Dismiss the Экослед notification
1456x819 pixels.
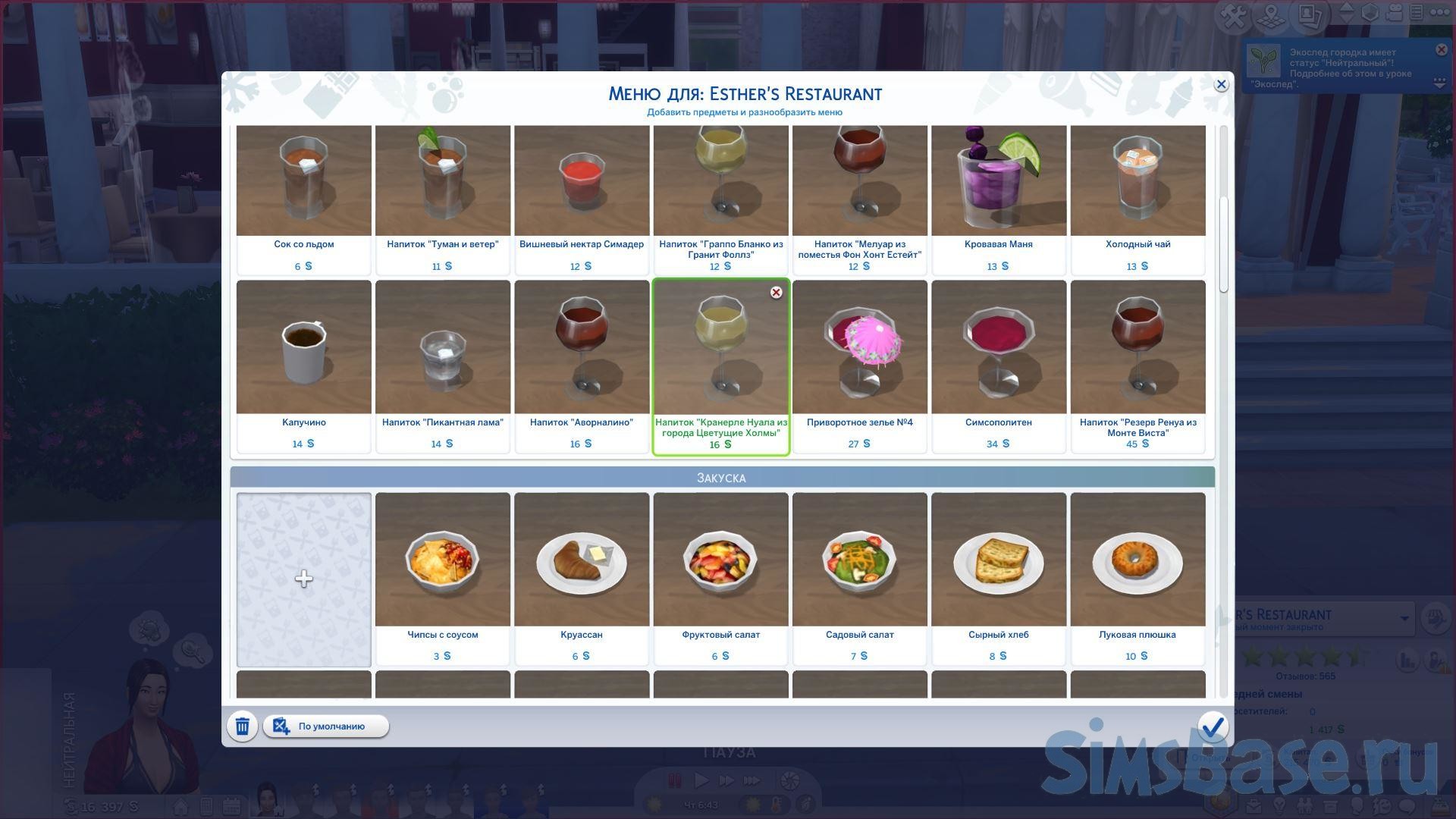[x=1441, y=50]
